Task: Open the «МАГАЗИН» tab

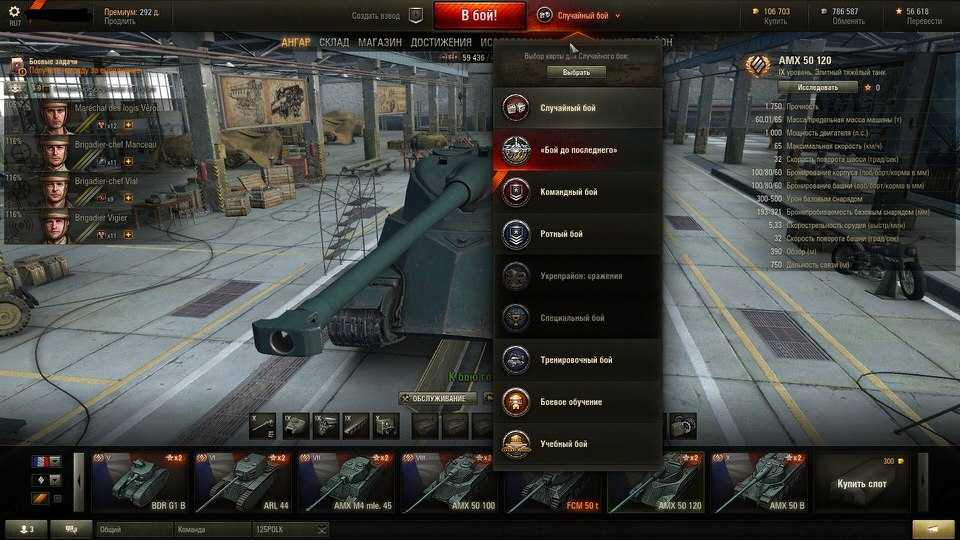Action: coord(380,43)
